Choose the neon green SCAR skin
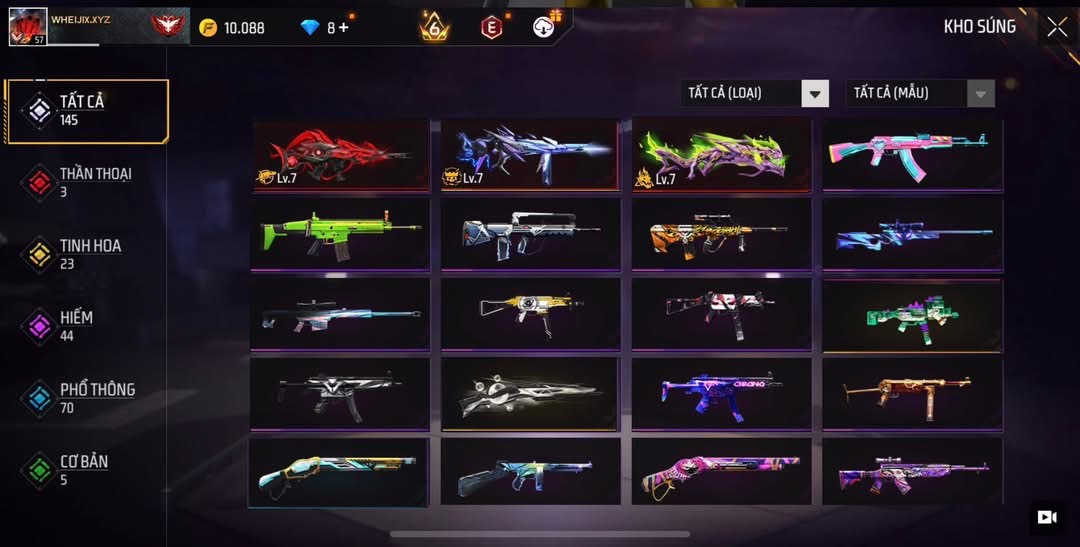This screenshot has width=1080, height=547. [340, 234]
